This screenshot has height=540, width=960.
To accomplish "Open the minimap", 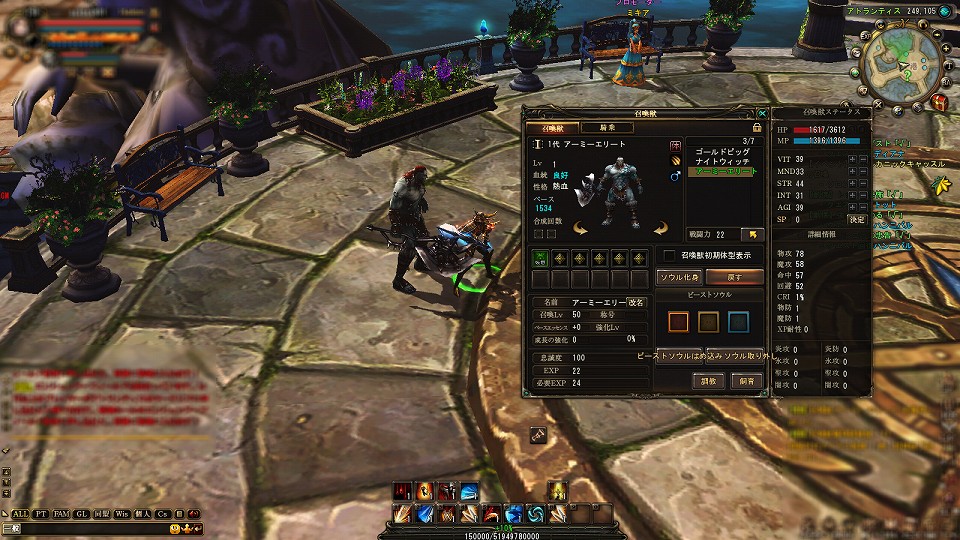I will [x=903, y=64].
